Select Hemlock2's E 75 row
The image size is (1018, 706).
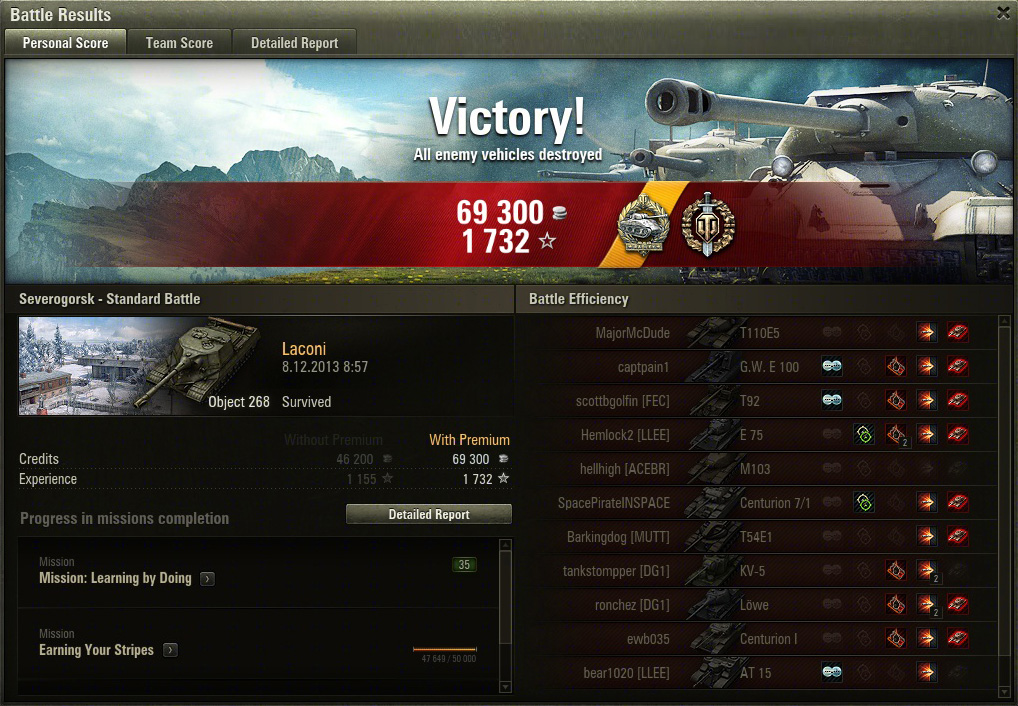tap(760, 435)
